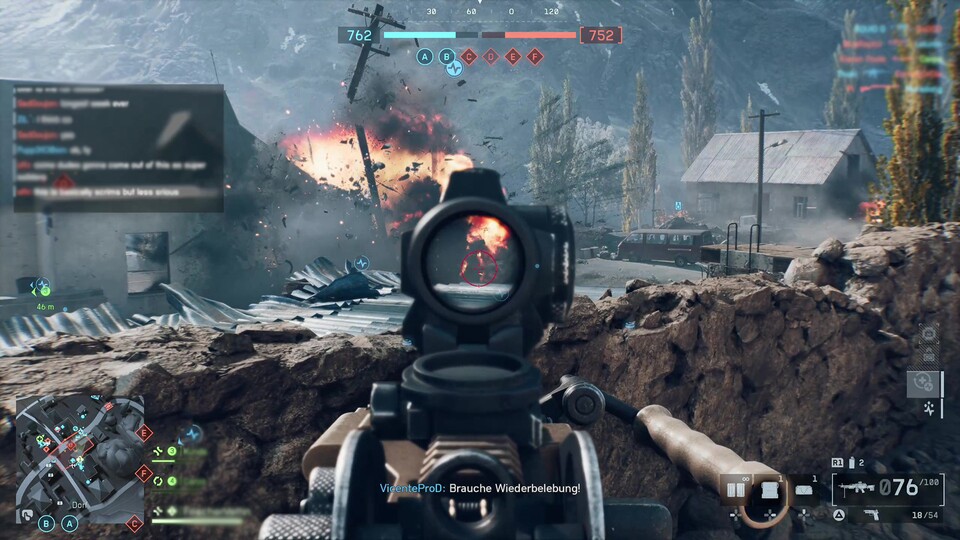
Task: Choose the third equipment slot item
Action: tap(804, 491)
